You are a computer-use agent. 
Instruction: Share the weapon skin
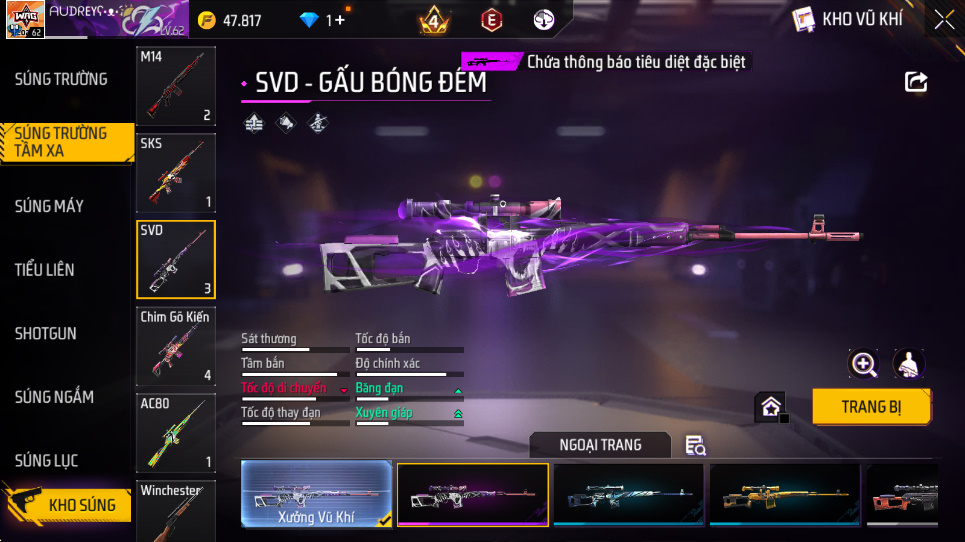916,82
